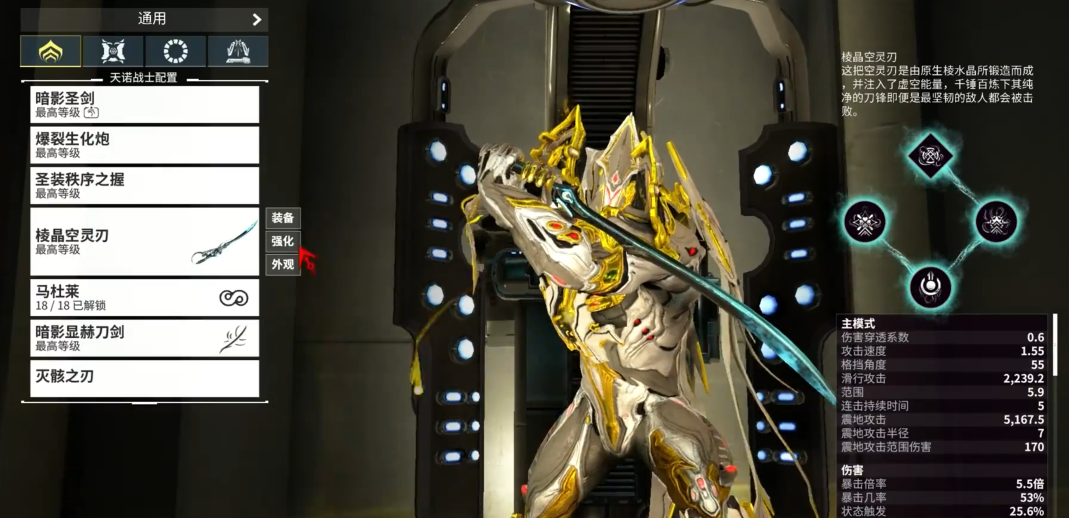Select the 圣装秩序之握 entry
This screenshot has height=518, width=1069.
coord(144,185)
